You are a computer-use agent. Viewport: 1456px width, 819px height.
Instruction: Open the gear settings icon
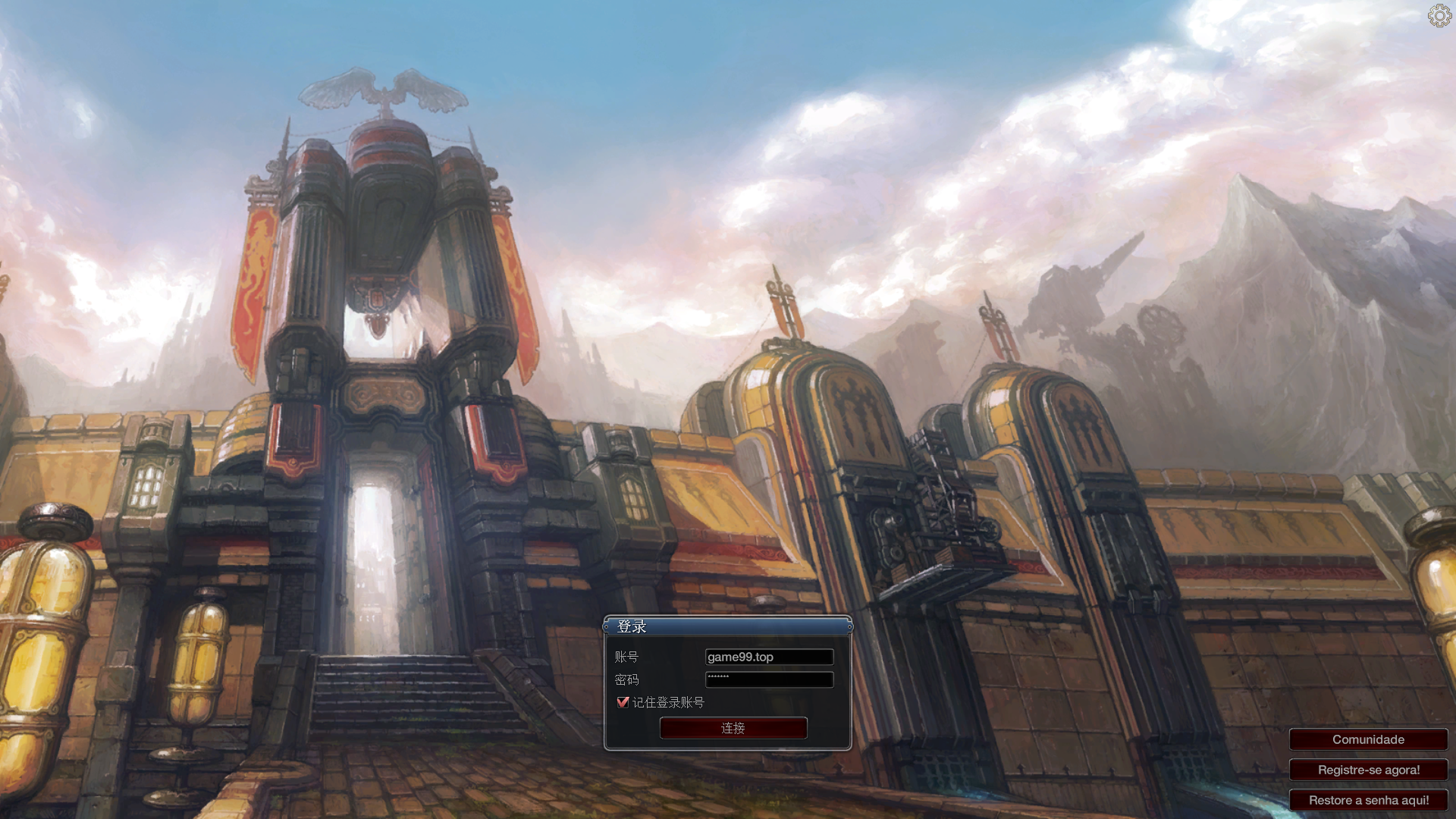tap(1439, 16)
